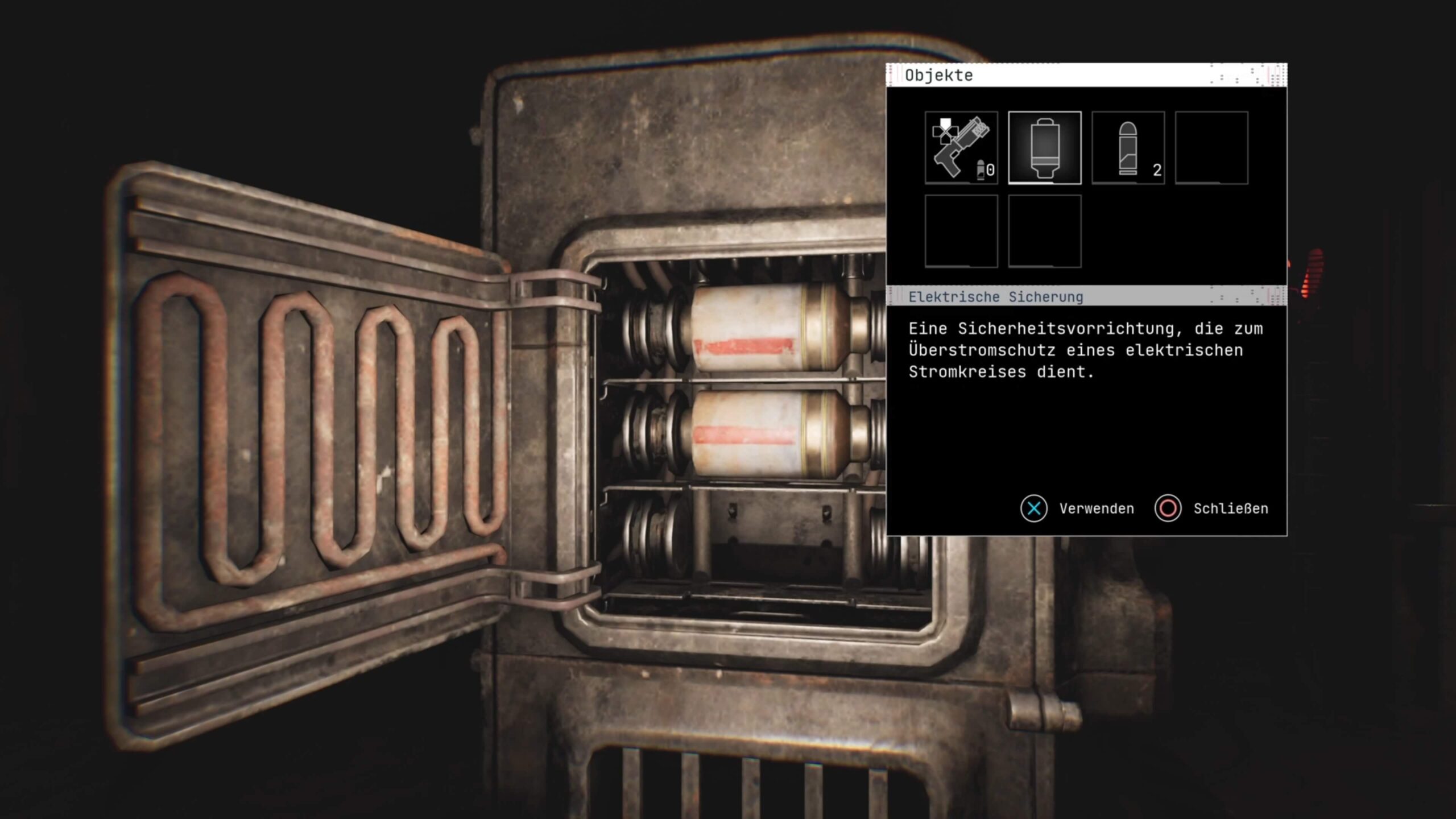Select the electric fuse item slot
The image size is (1456, 819).
(x=1045, y=148)
